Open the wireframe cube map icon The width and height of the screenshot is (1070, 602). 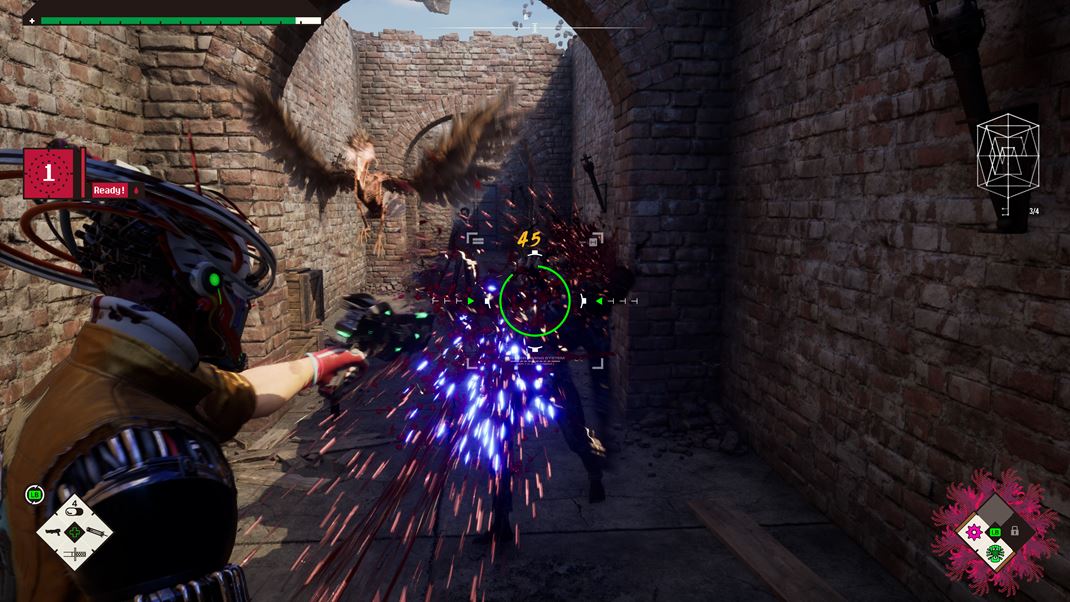click(x=1007, y=167)
